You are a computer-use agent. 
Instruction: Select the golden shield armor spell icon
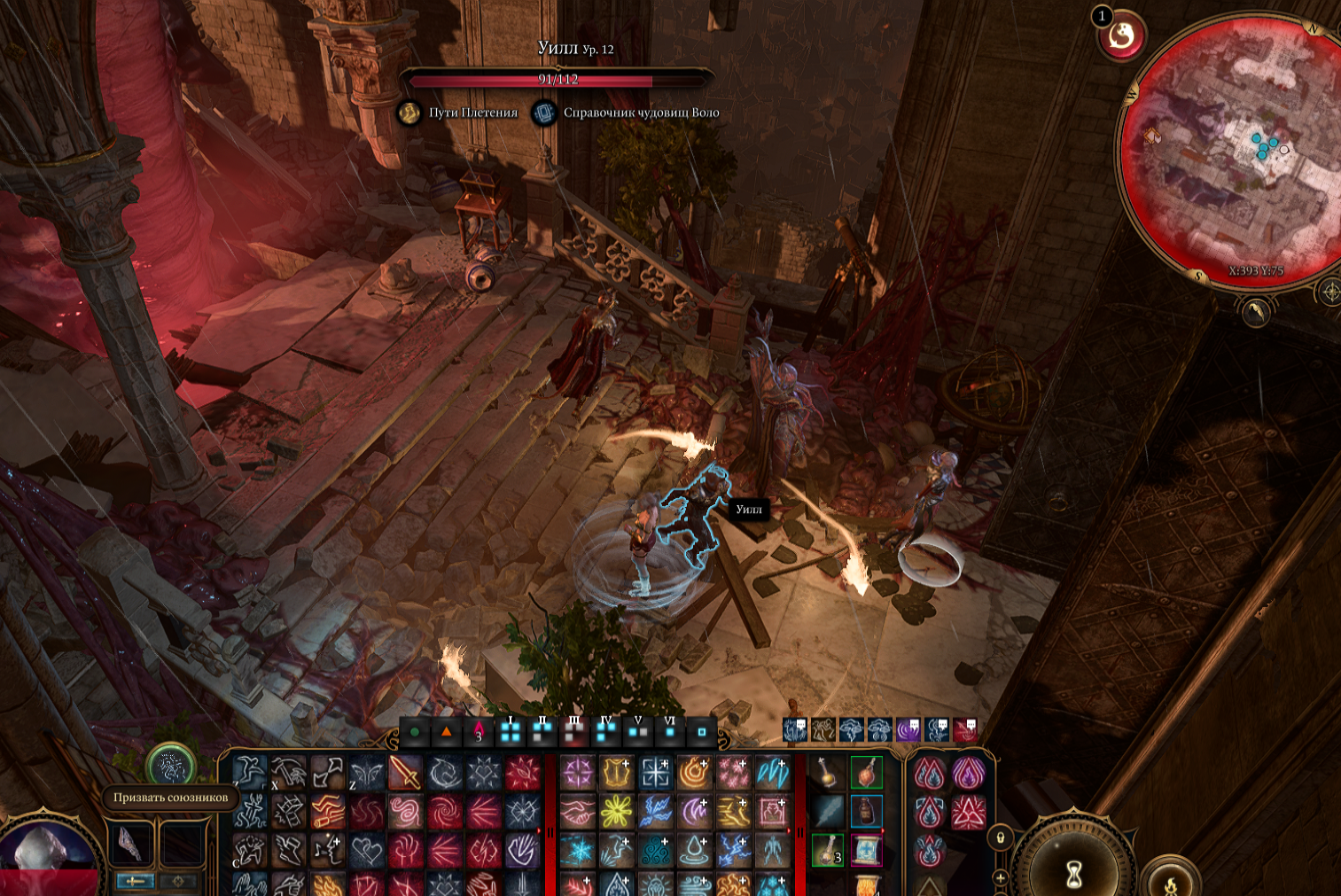616,772
